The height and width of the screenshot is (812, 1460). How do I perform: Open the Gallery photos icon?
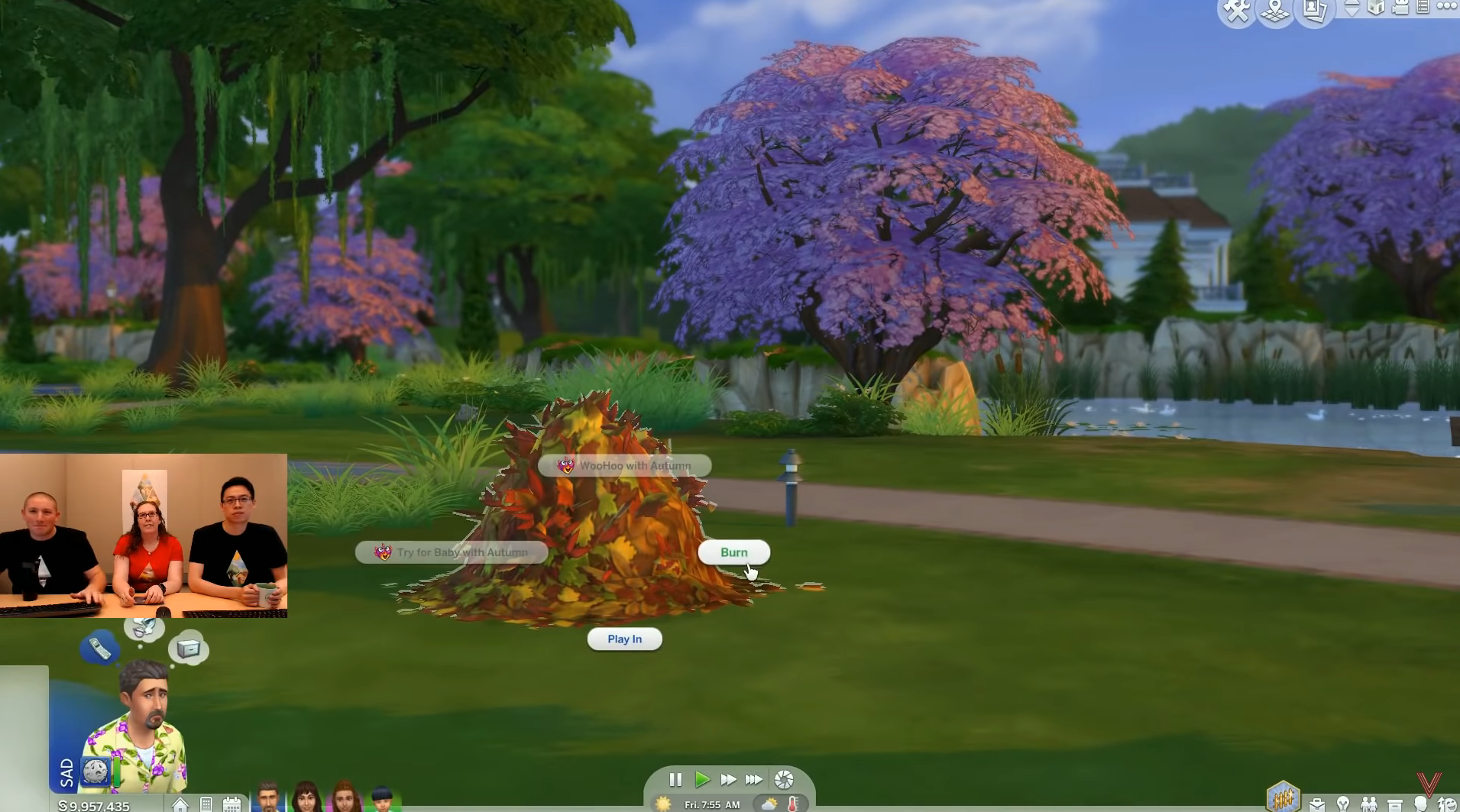[x=1313, y=9]
